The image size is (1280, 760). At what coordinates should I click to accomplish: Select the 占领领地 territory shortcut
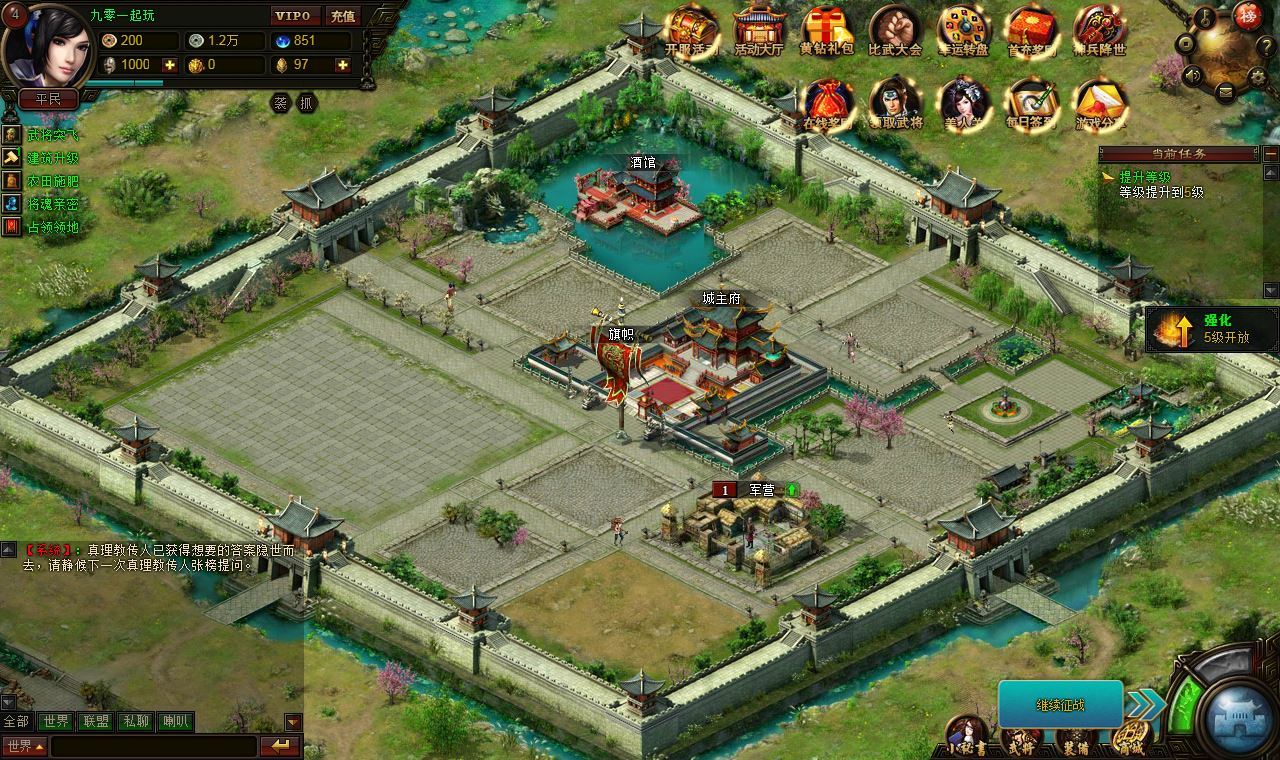(x=52, y=227)
